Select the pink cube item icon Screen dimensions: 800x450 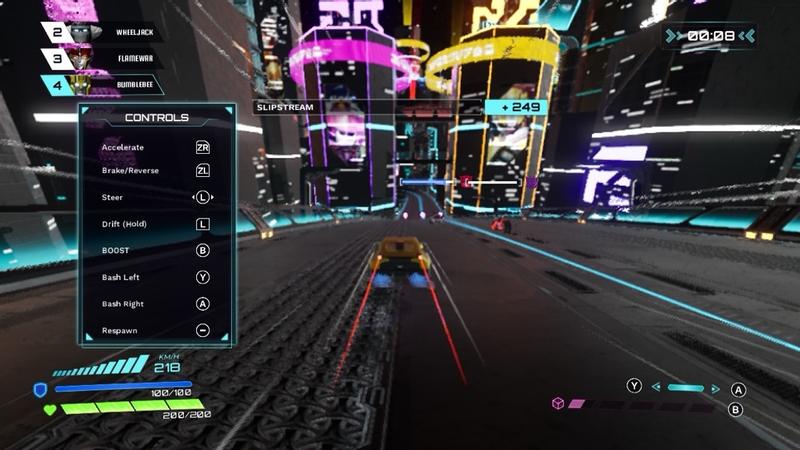click(558, 403)
